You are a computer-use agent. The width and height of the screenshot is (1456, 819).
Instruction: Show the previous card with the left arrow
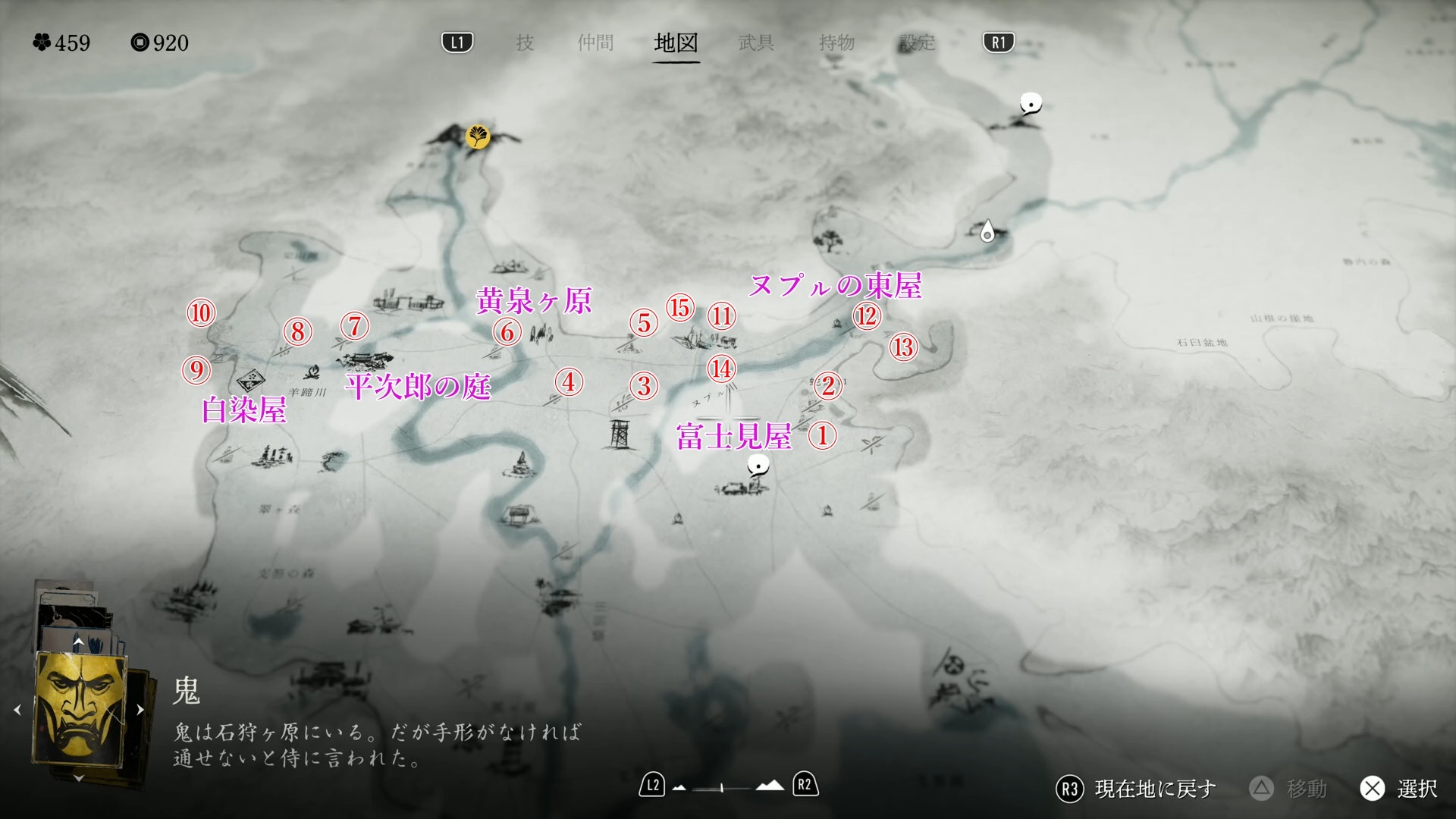(x=17, y=710)
